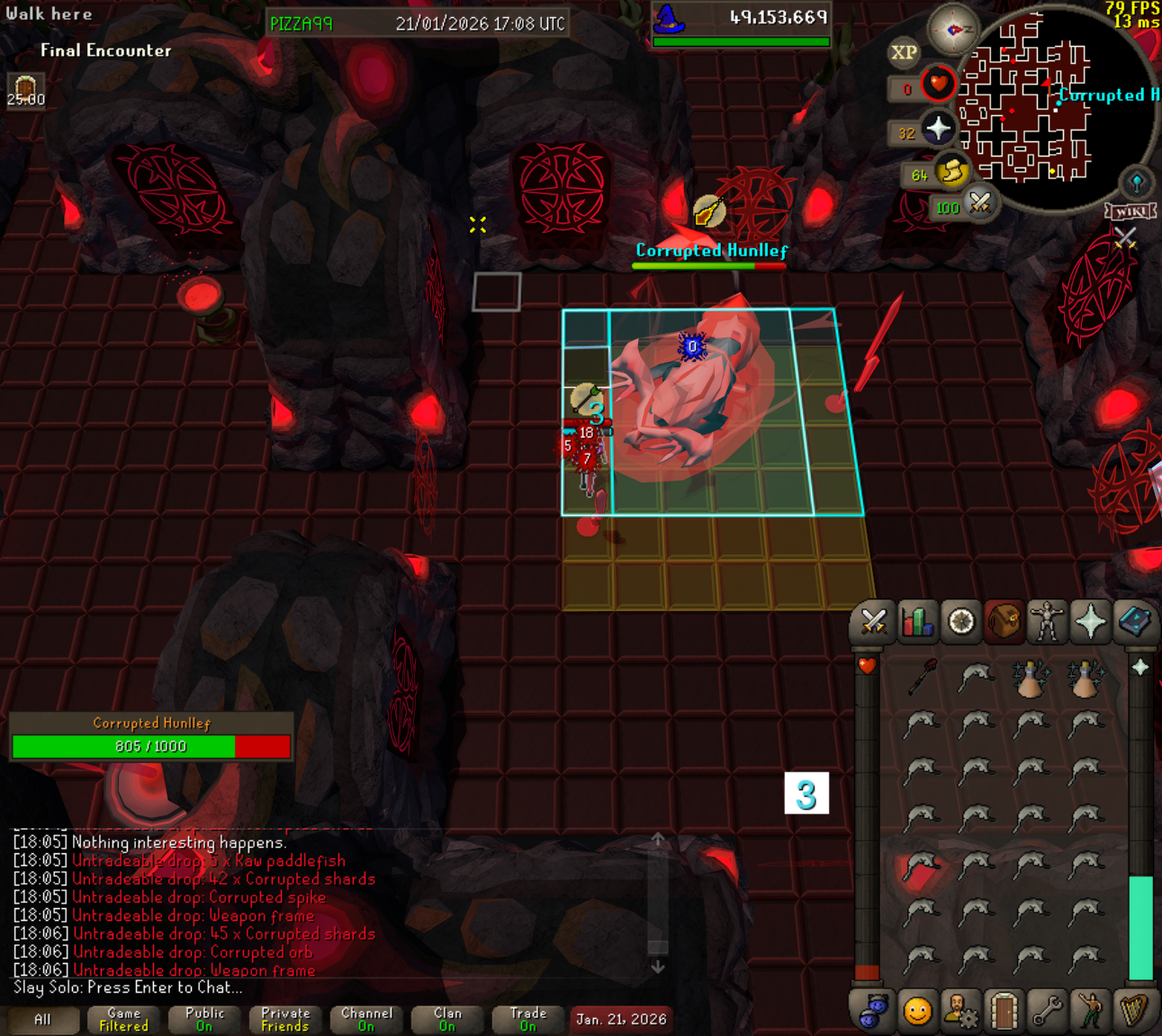Image resolution: width=1162 pixels, height=1036 pixels.
Task: Switch to the Spellbook tab
Action: click(1134, 622)
